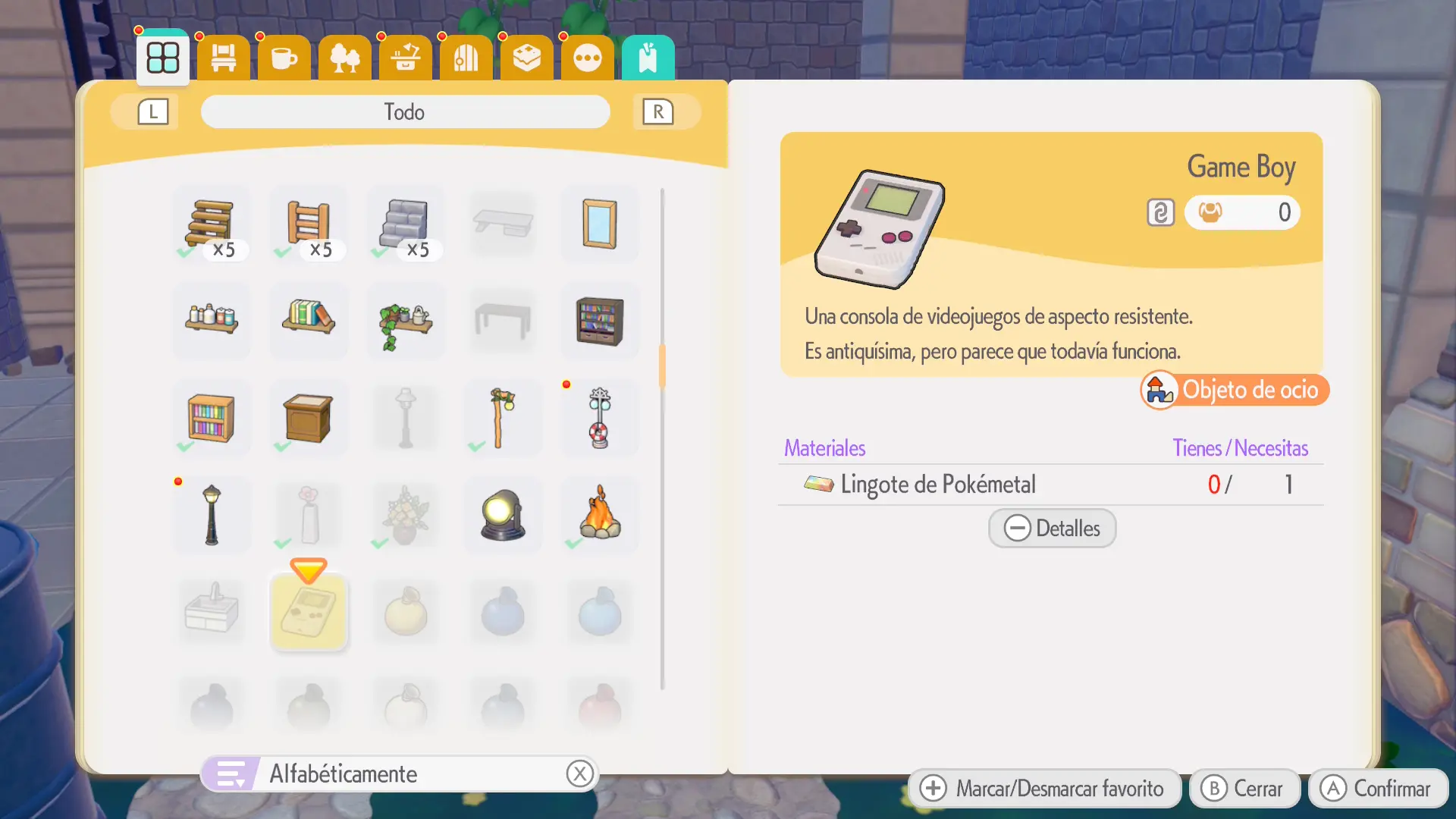Open the Alfabéticamente sort option
1456x819 pixels.
400,774
